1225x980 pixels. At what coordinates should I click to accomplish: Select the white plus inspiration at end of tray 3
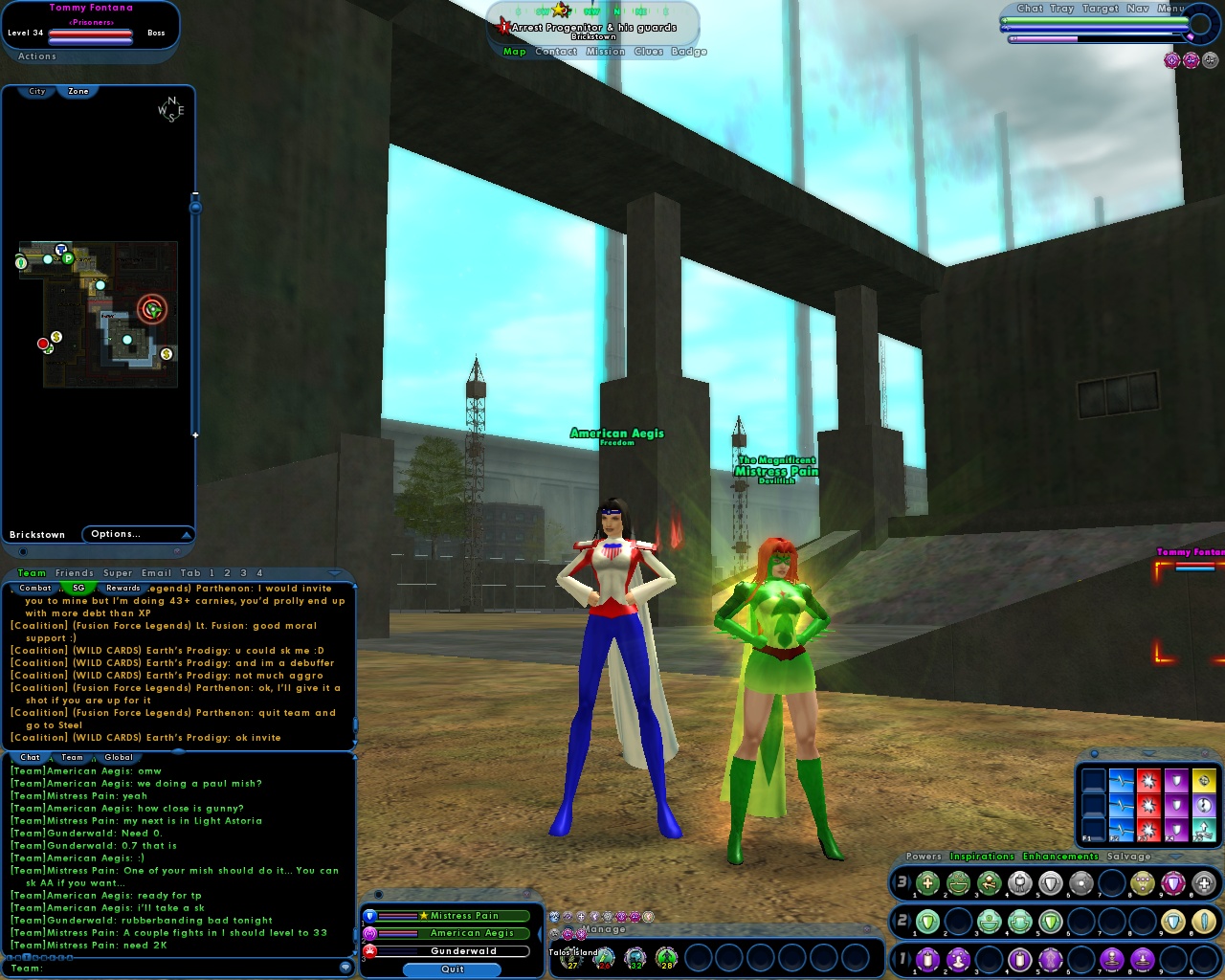click(x=1204, y=884)
